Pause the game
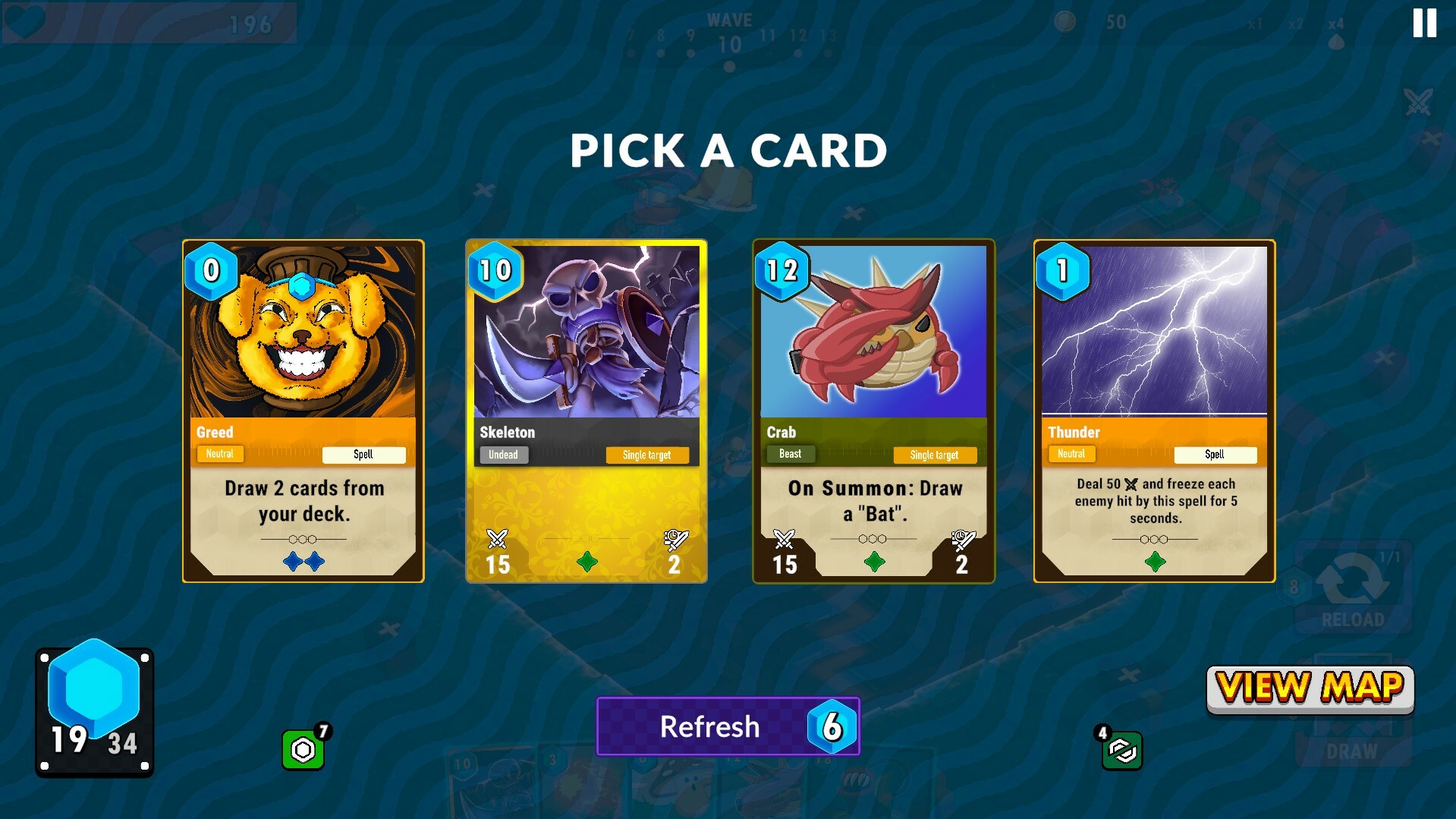Viewport: 1456px width, 819px height. 1423,23
